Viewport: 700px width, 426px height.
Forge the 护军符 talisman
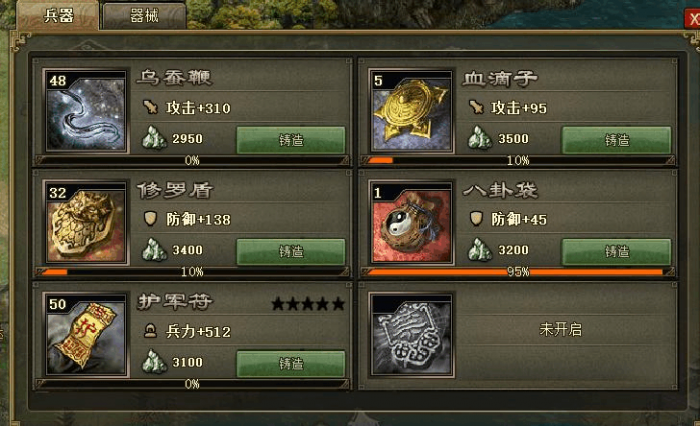point(291,364)
